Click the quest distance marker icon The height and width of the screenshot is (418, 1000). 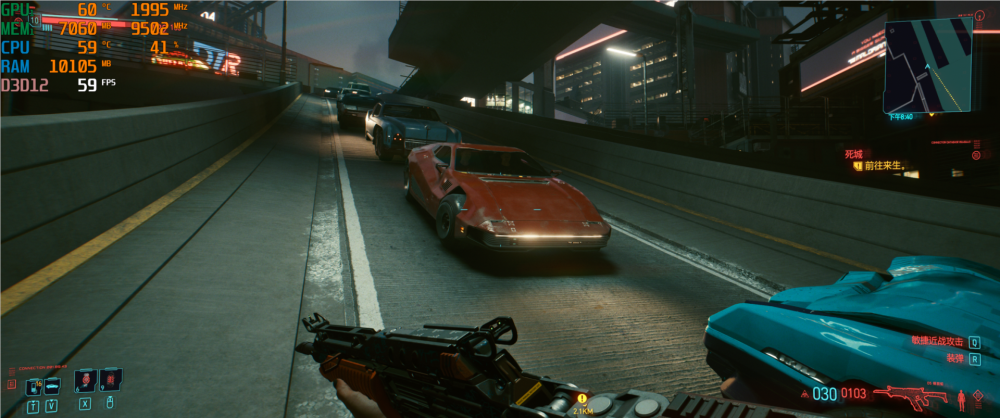[581, 398]
